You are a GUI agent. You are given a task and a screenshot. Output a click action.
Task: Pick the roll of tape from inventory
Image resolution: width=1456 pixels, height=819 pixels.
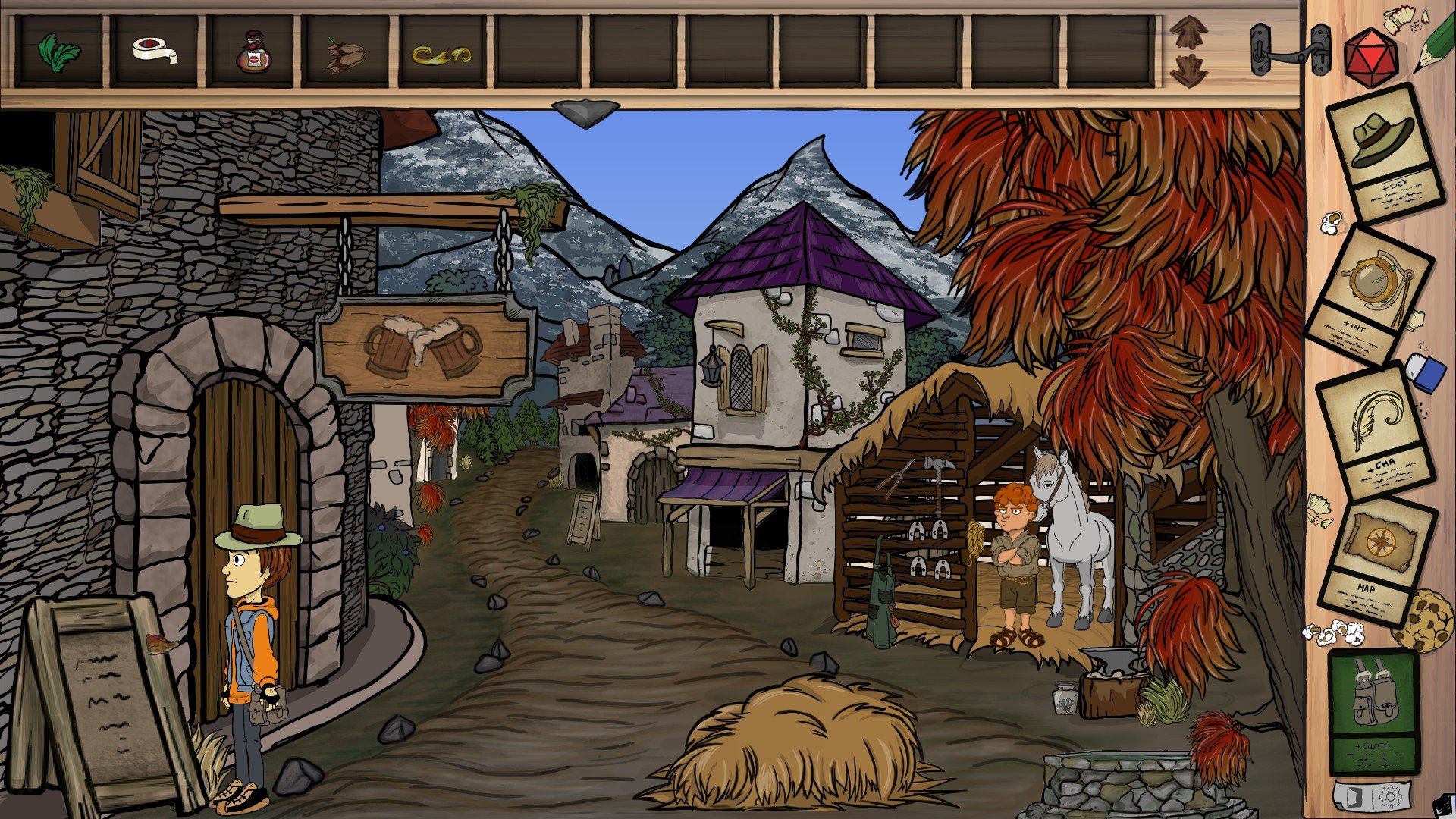[x=155, y=52]
